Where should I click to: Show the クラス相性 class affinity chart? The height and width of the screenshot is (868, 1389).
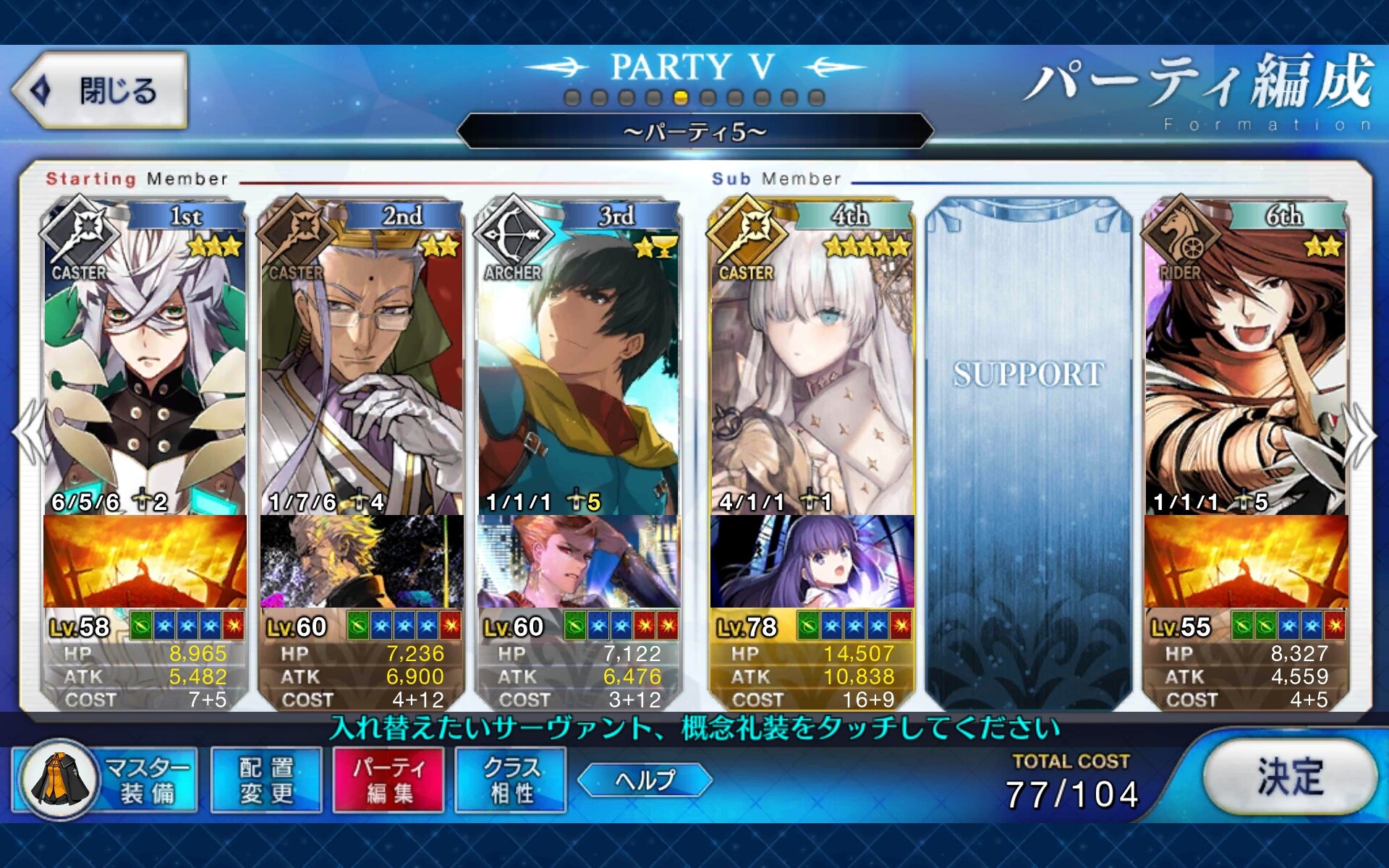tap(511, 780)
